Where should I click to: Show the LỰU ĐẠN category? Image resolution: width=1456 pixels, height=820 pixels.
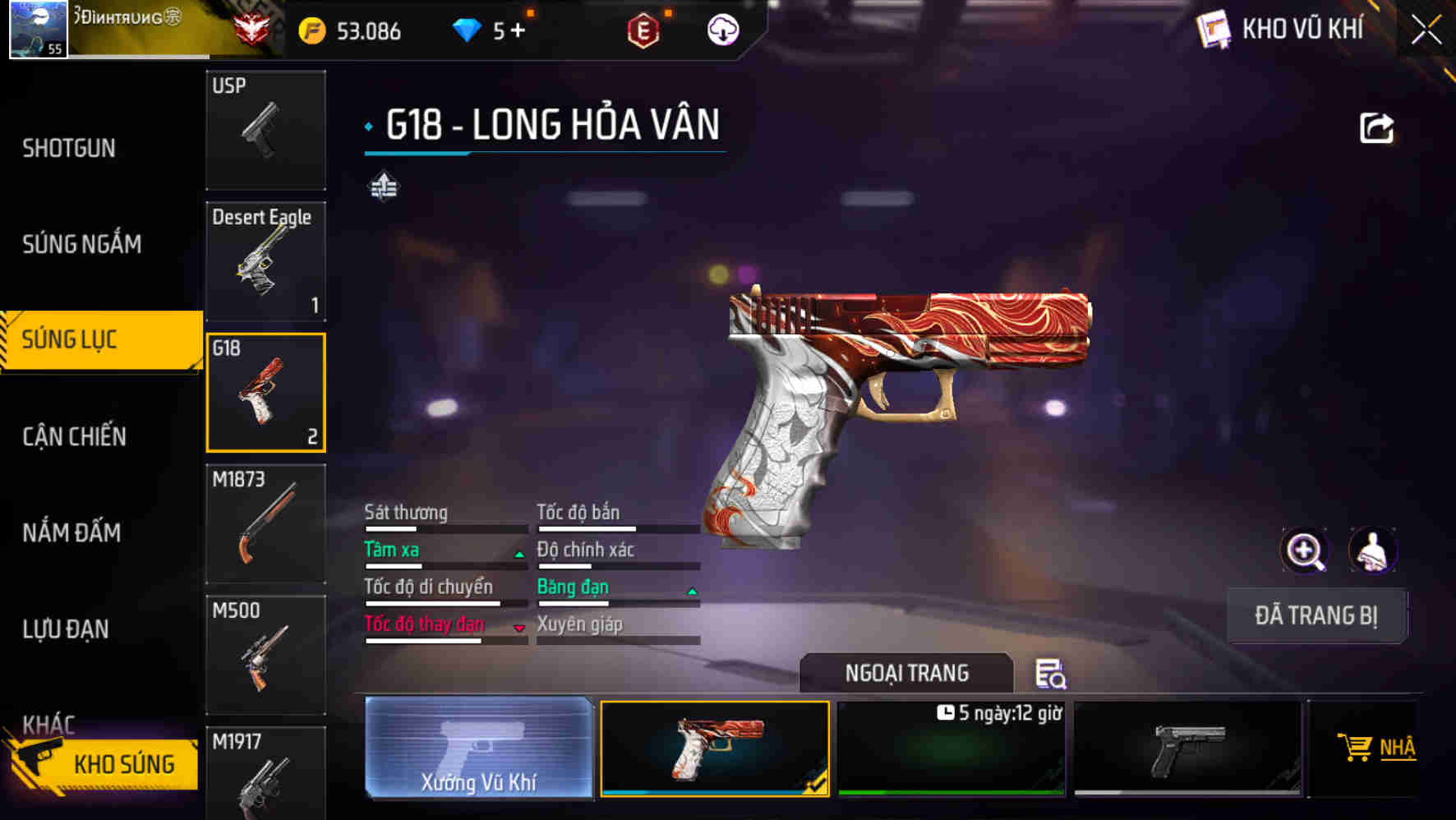(x=66, y=629)
